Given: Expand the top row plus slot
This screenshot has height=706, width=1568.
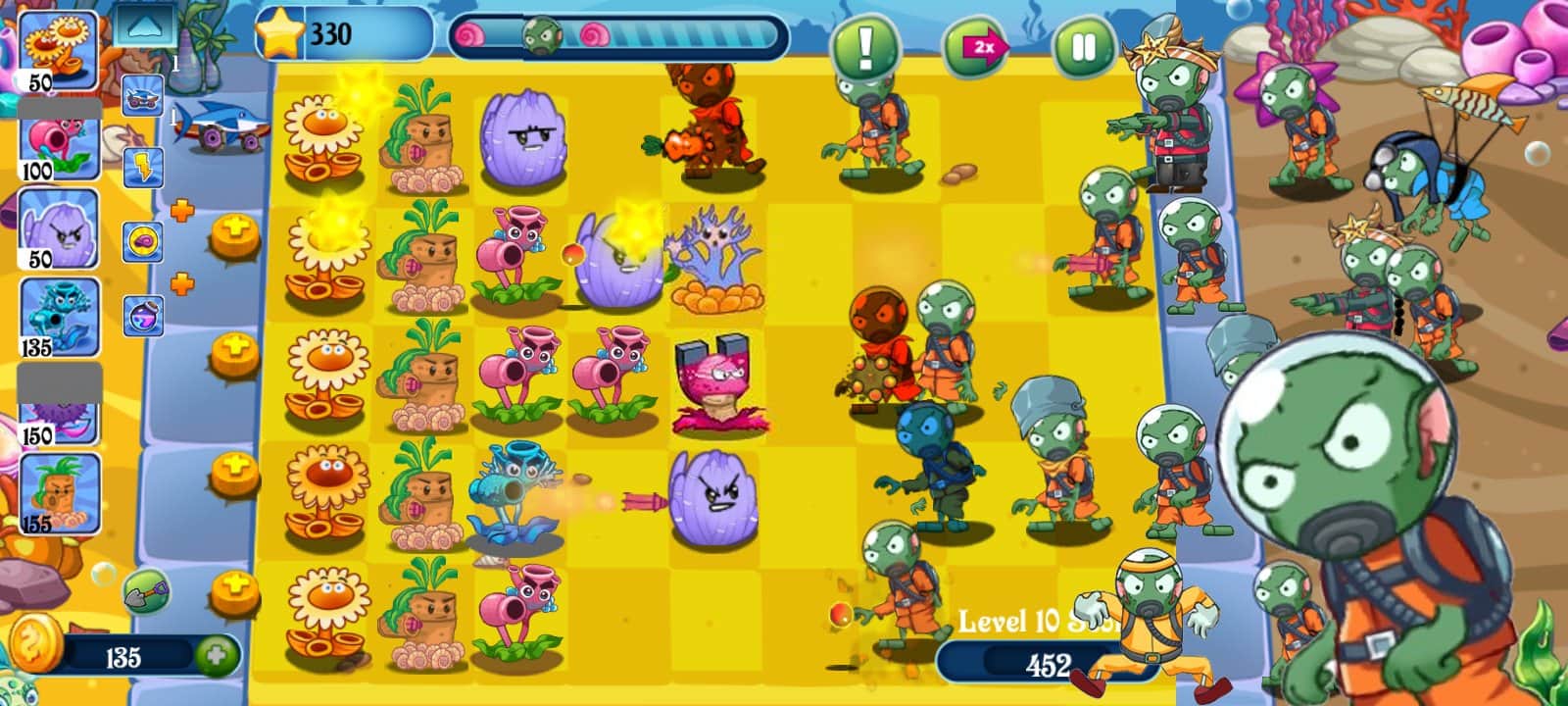Looking at the screenshot, I should 233,234.
